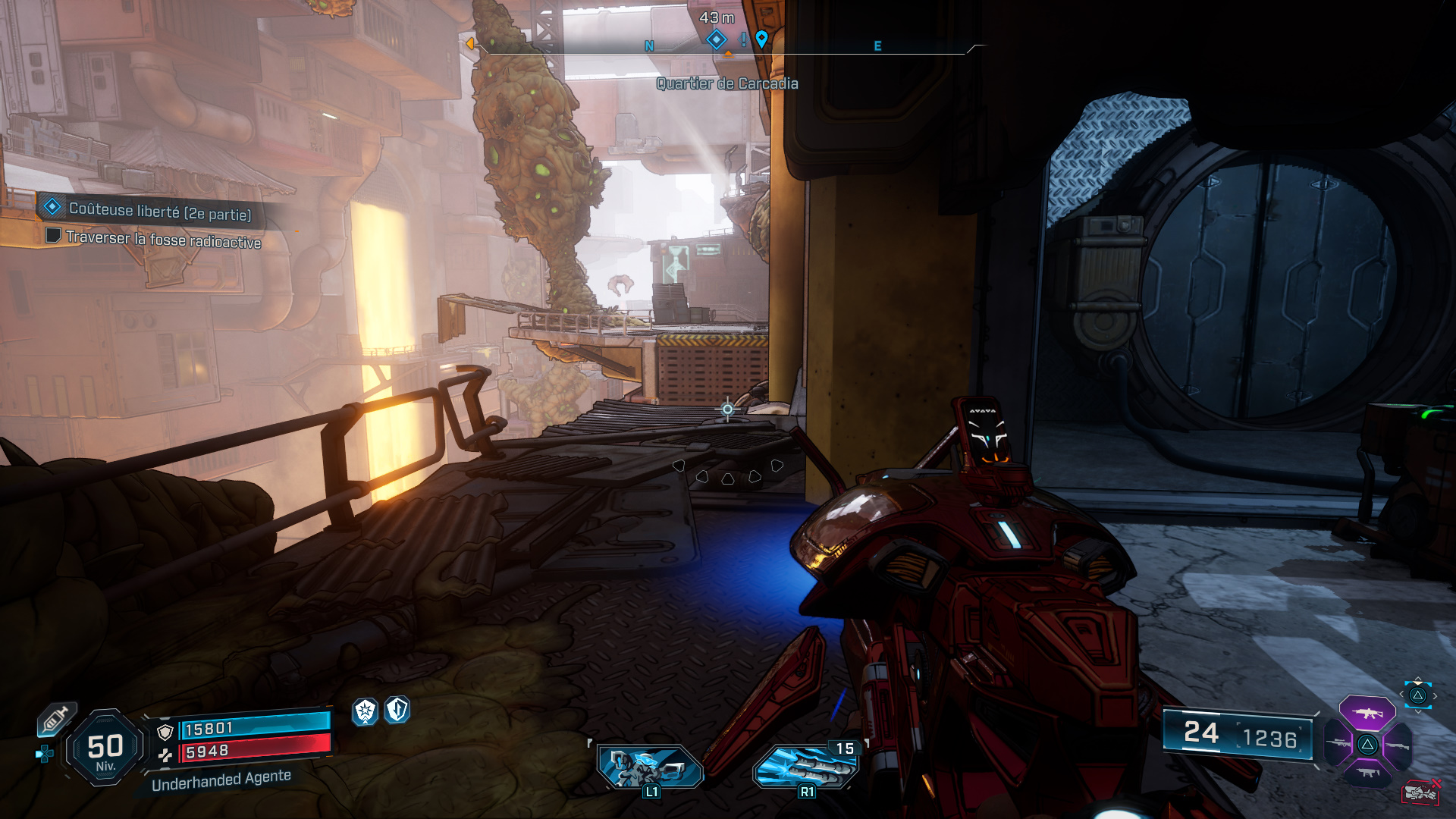Click the 'Underhanded Agente' nameplate
Screen dimensions: 1456x819
tap(221, 781)
